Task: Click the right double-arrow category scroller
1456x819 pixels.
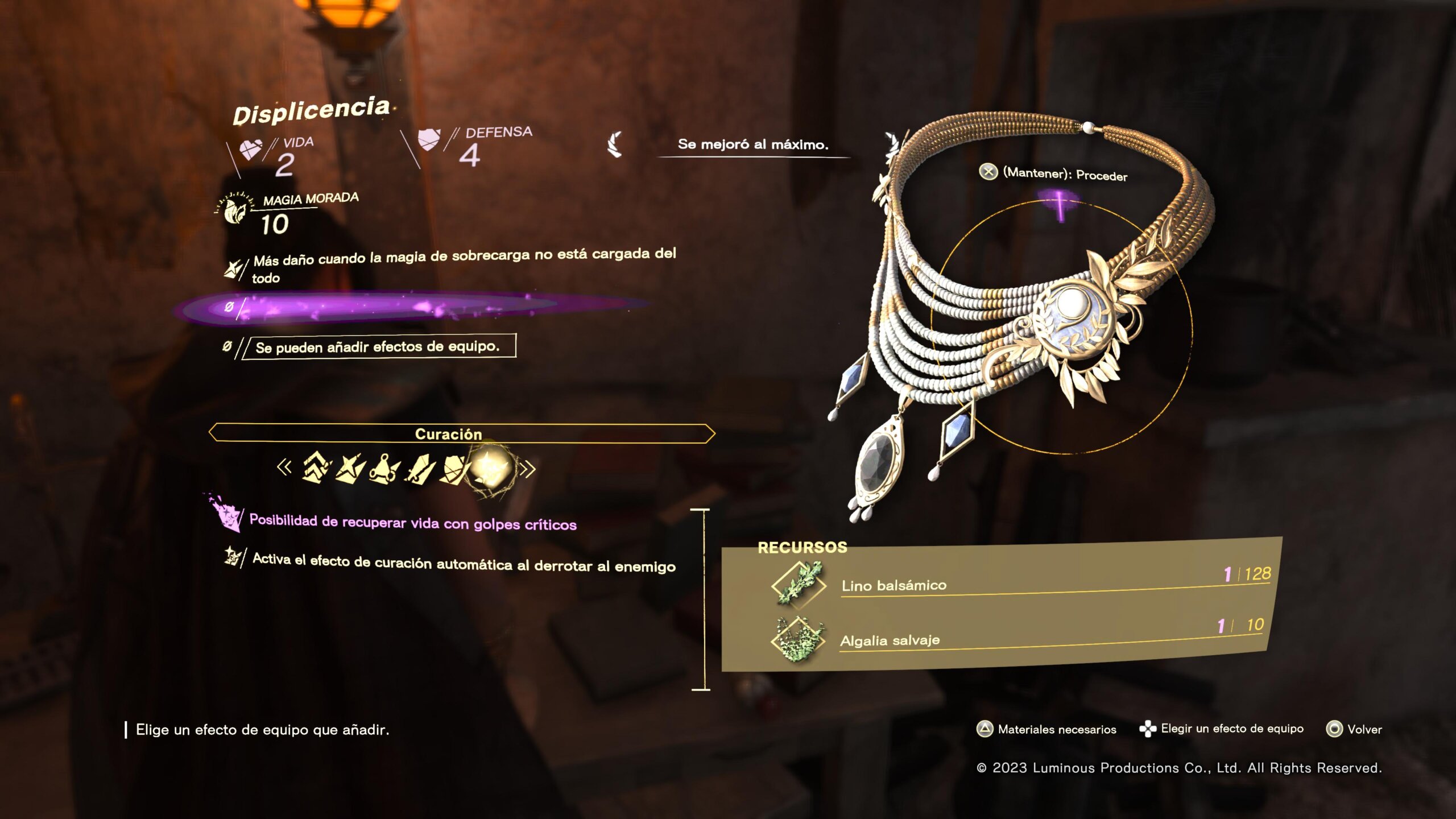Action: click(528, 469)
